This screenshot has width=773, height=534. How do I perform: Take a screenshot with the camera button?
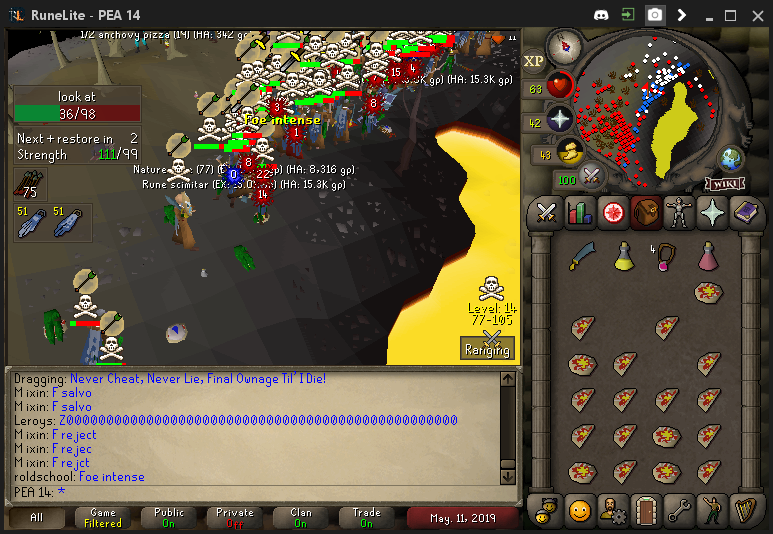[x=654, y=15]
